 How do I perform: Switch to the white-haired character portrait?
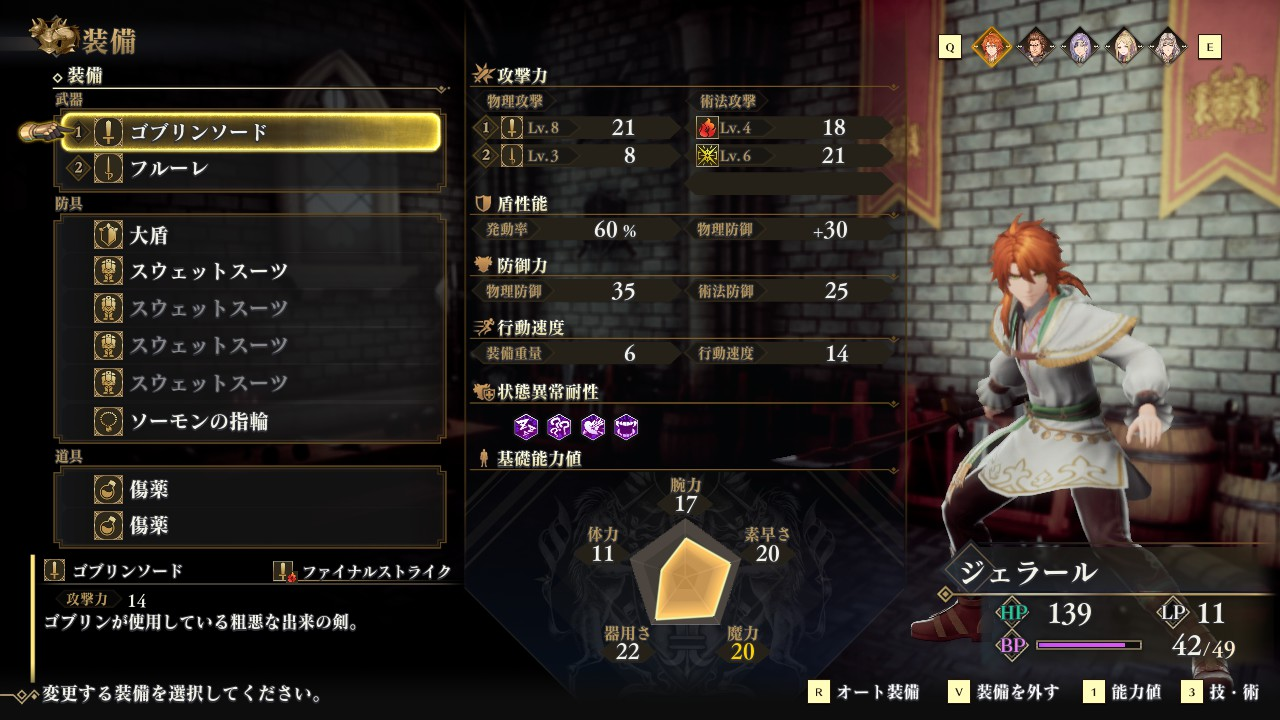tap(1167, 46)
